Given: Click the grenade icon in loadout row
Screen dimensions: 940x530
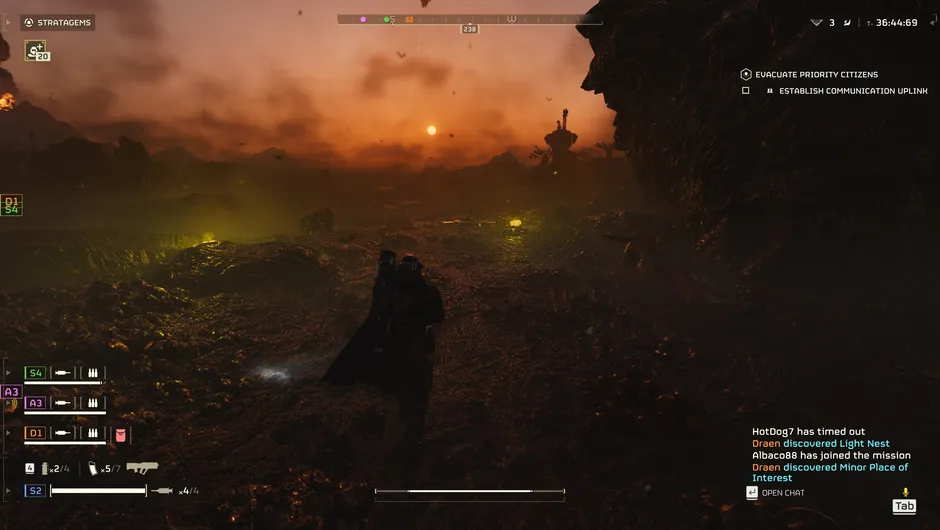Looking at the screenshot, I should click(45, 468).
